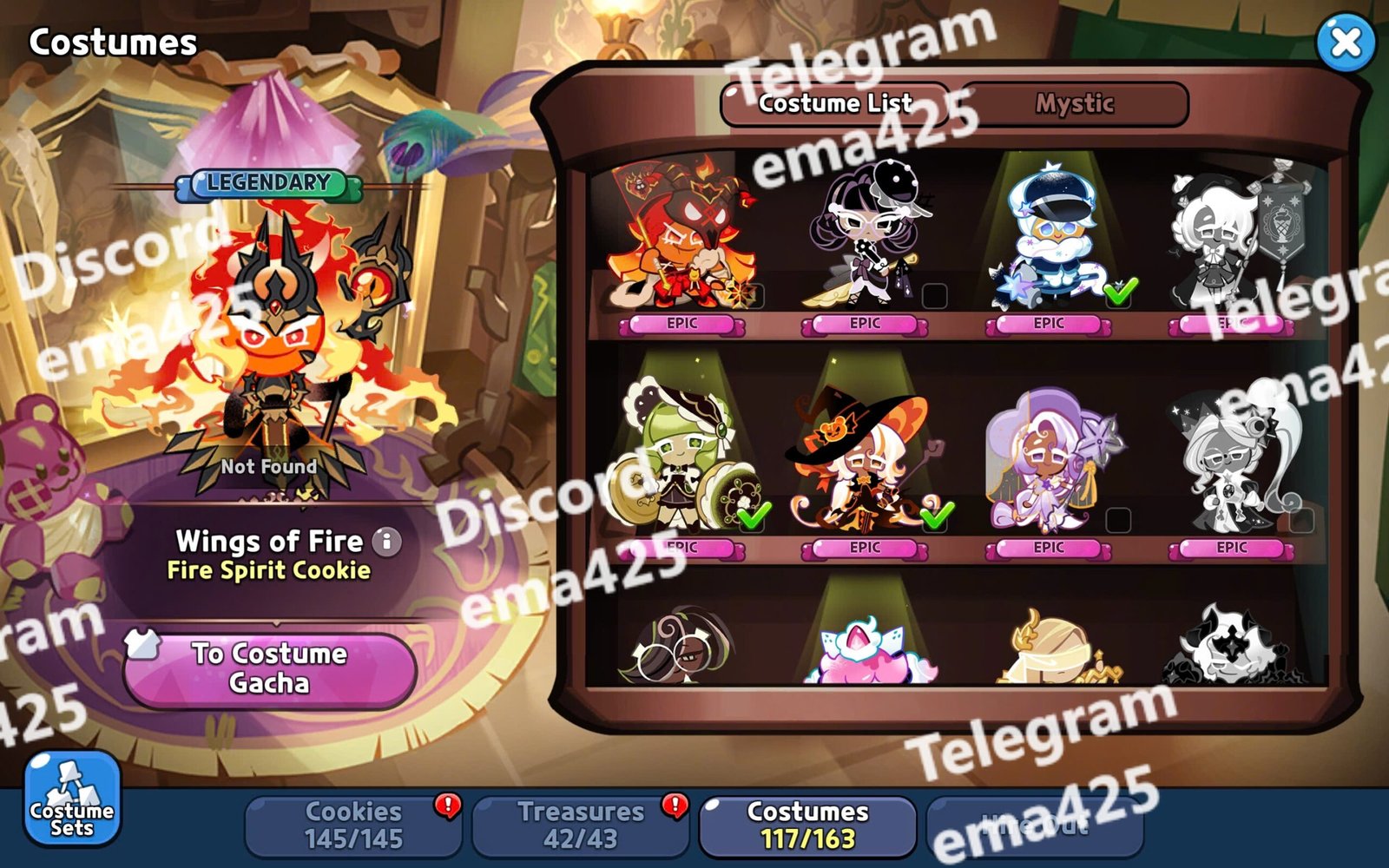Select the greyed-out pigtailed cookie costume
The height and width of the screenshot is (868, 1389).
point(1231,460)
